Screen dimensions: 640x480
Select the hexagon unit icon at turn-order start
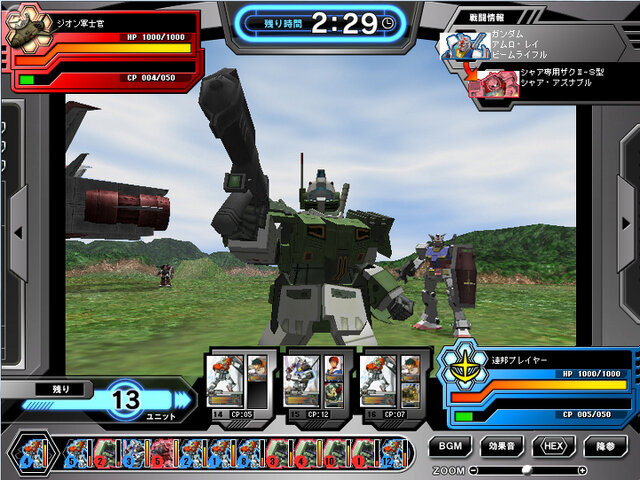[x=27, y=453]
